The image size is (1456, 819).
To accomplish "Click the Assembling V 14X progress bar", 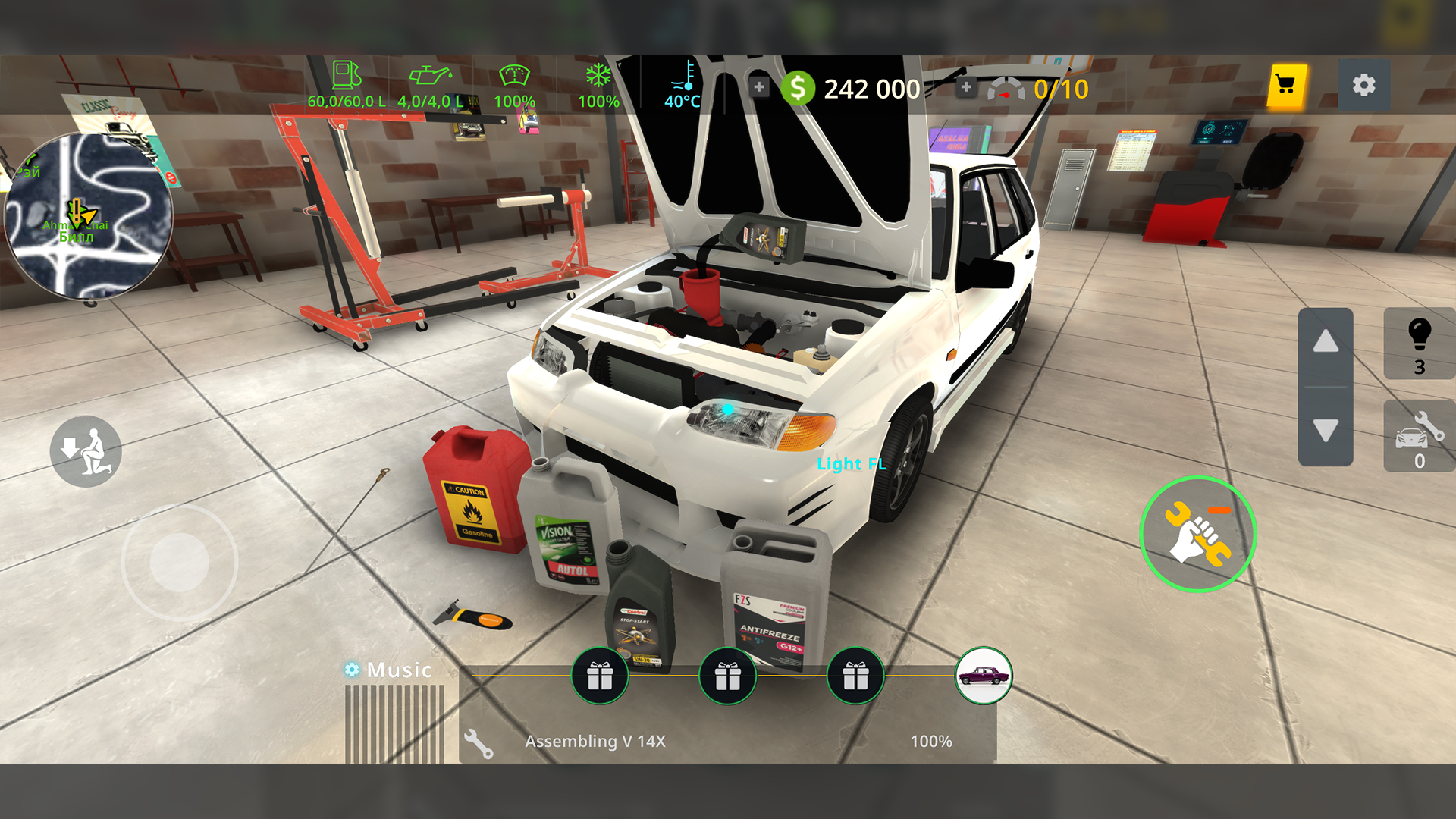I will tap(720, 741).
